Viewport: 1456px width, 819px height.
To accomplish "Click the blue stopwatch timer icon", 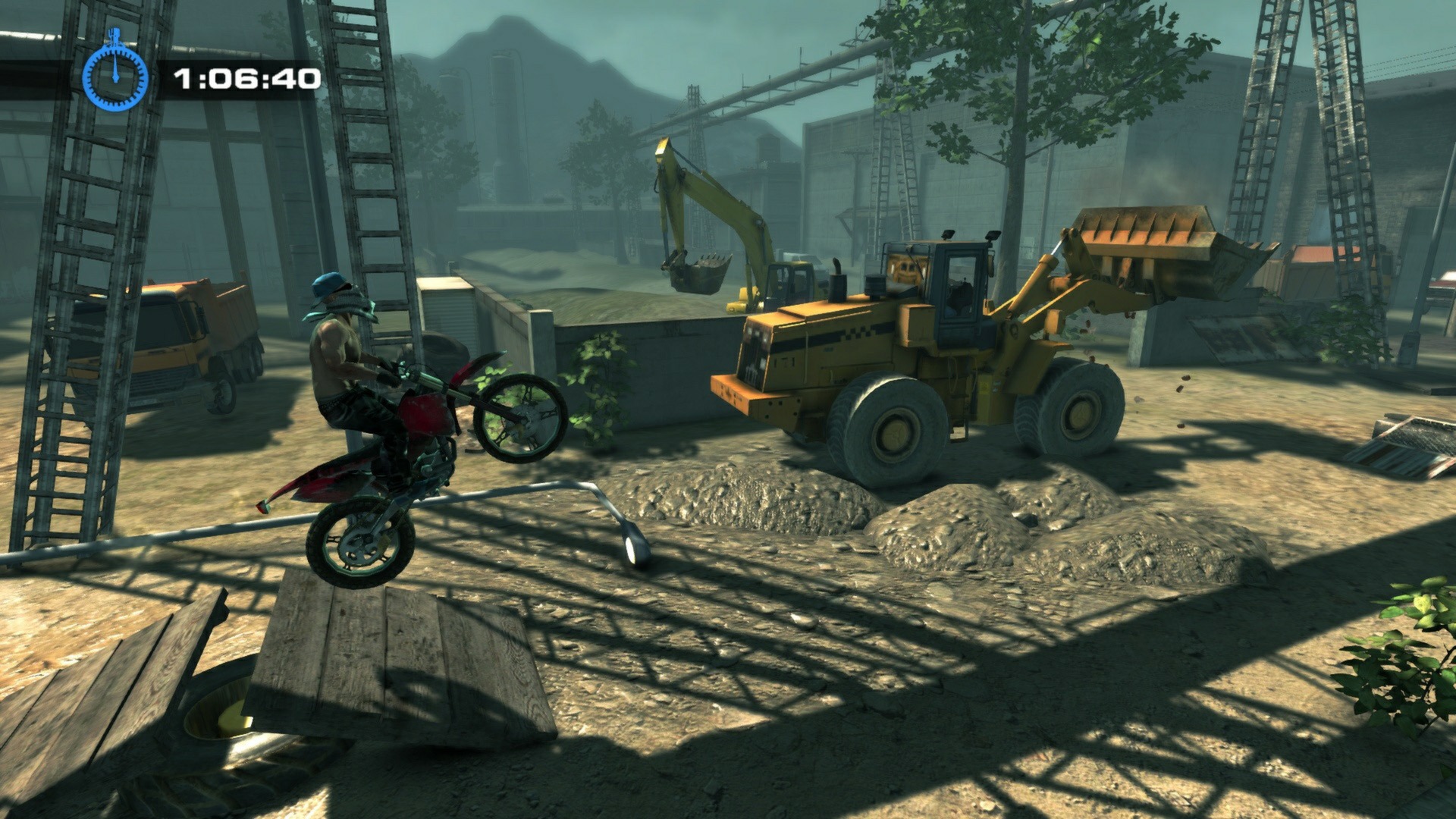I will (115, 78).
